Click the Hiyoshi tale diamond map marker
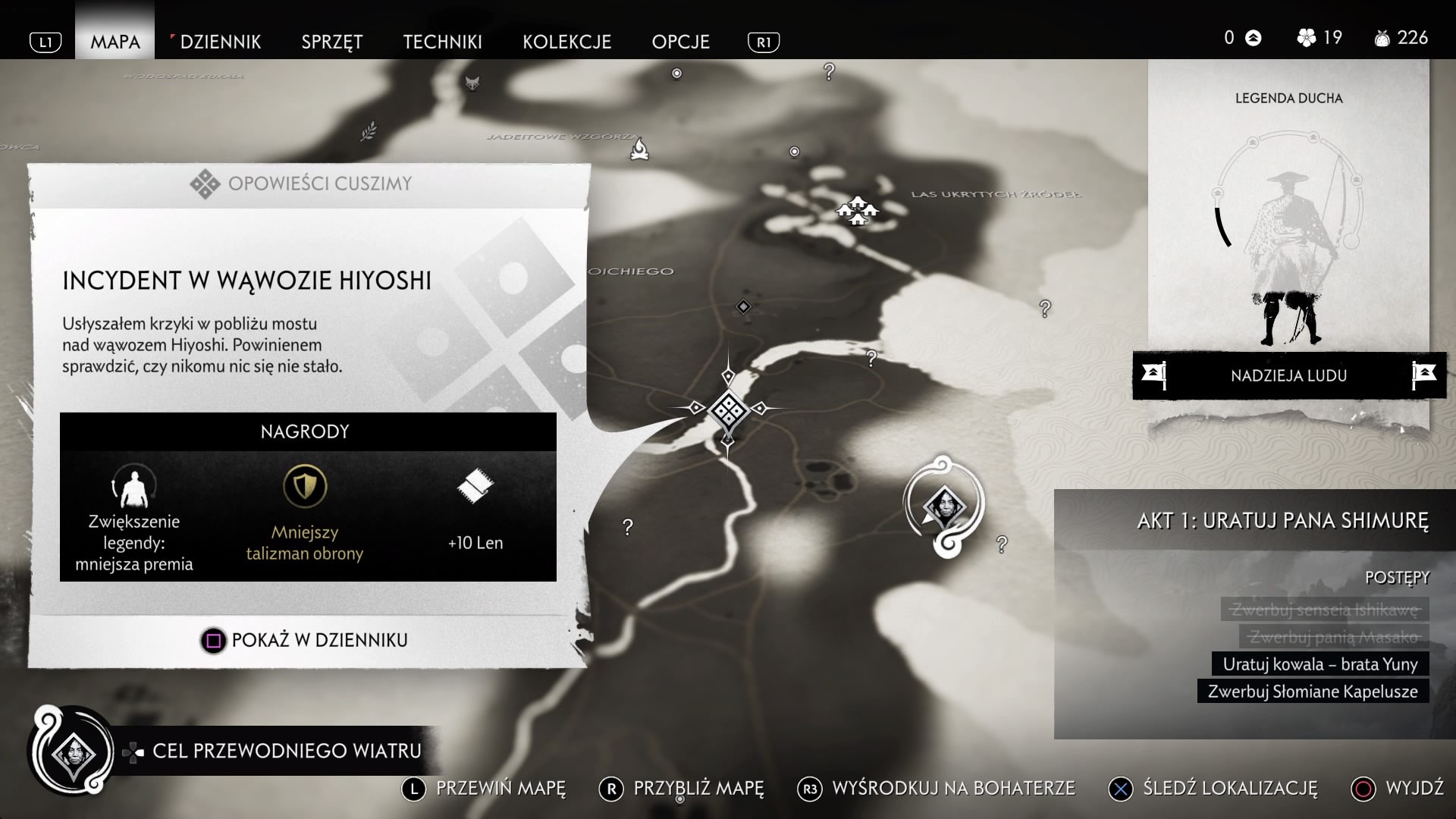This screenshot has height=819, width=1456. (728, 409)
